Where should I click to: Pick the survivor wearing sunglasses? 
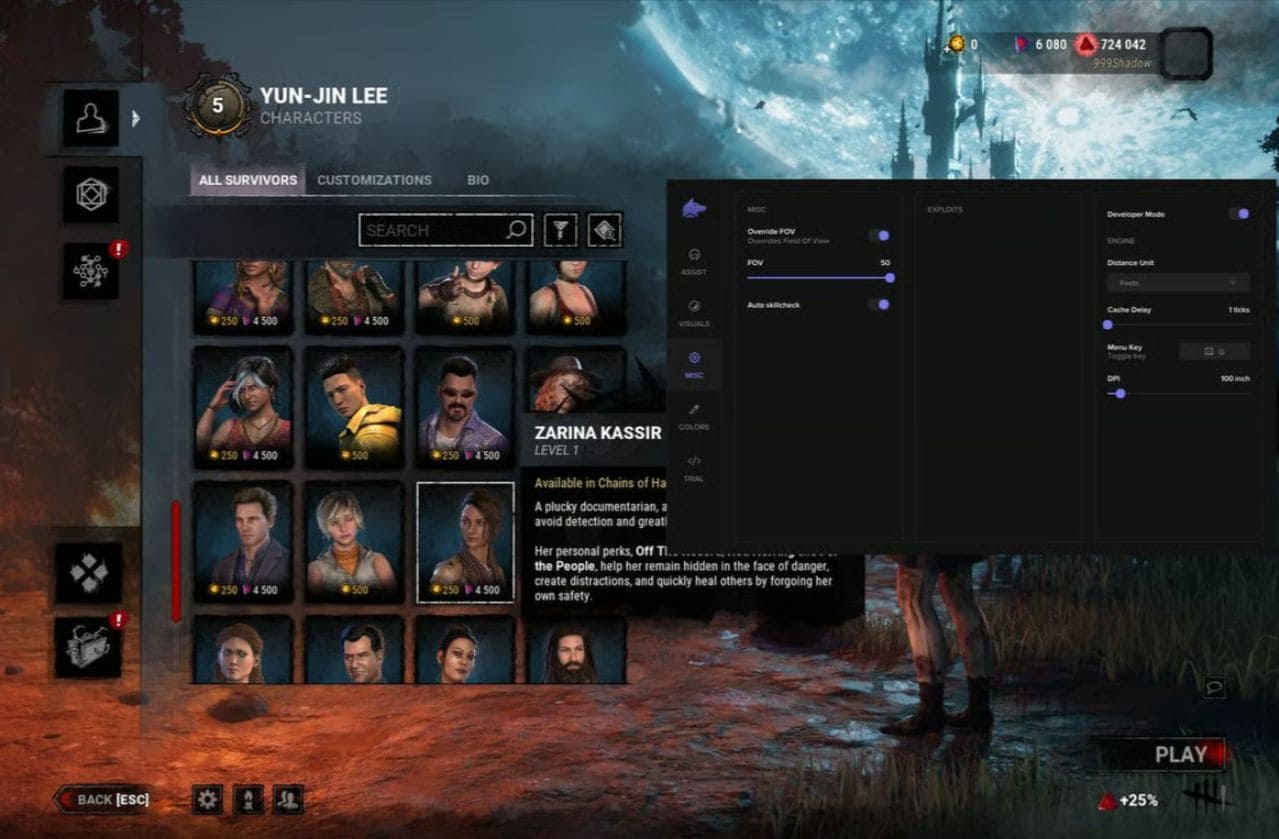465,407
